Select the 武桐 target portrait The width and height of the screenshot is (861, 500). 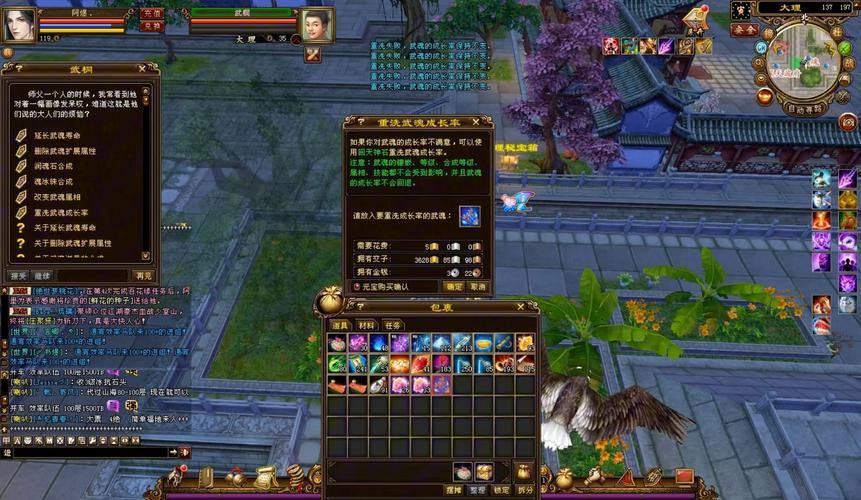point(317,23)
